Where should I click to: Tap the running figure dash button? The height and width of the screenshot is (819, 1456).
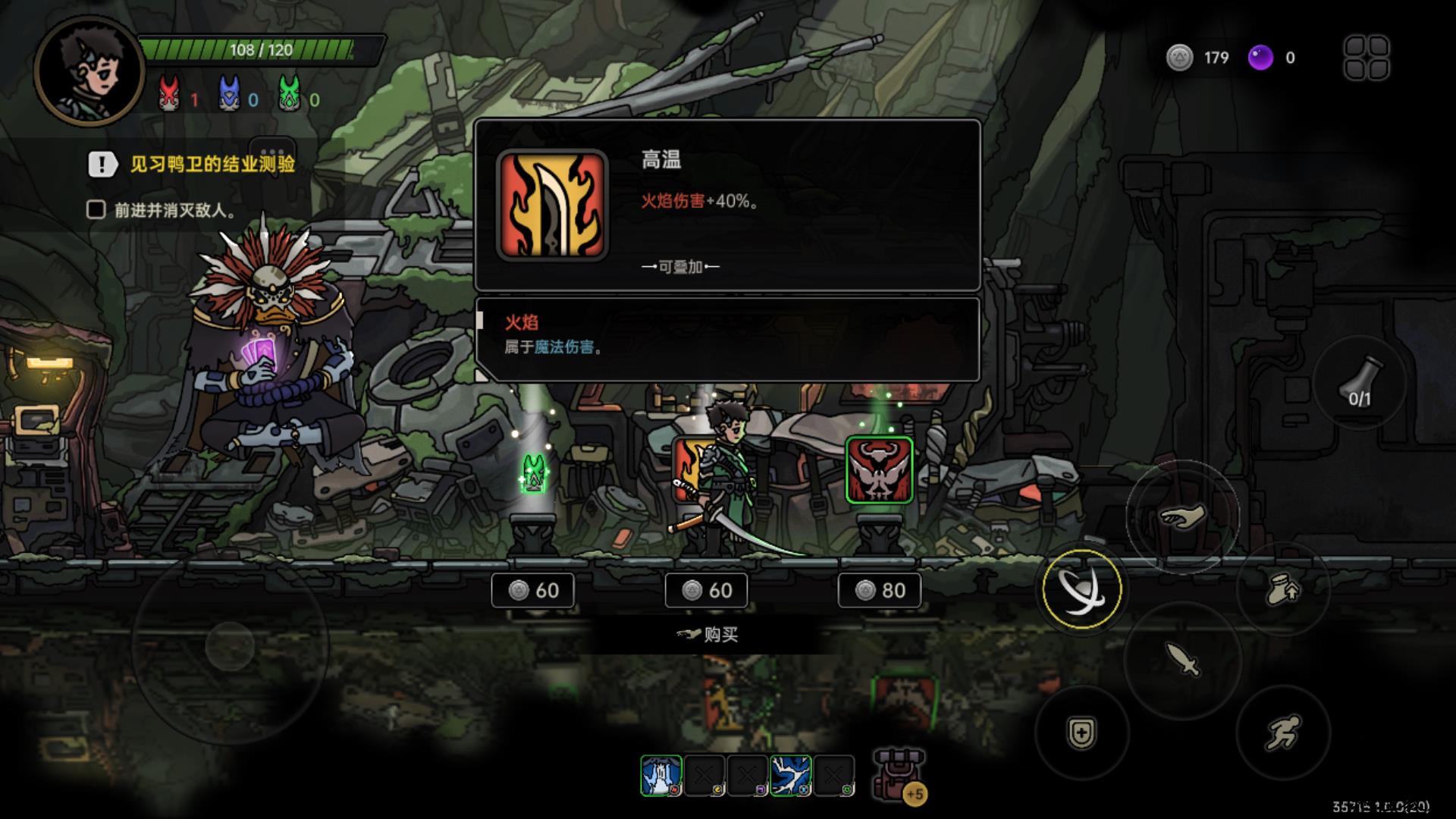pyautogui.click(x=1282, y=733)
